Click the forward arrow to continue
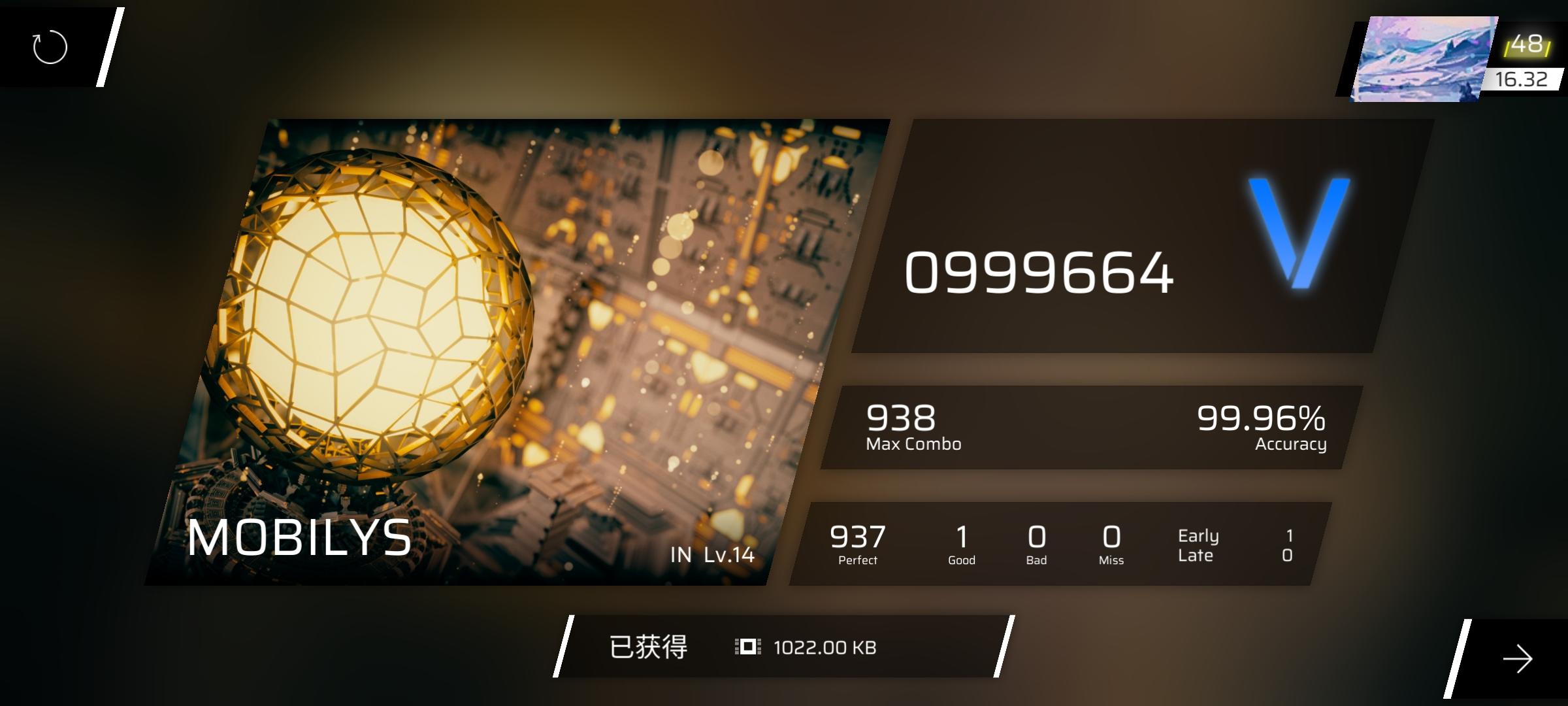The image size is (1568, 706). click(x=1516, y=660)
